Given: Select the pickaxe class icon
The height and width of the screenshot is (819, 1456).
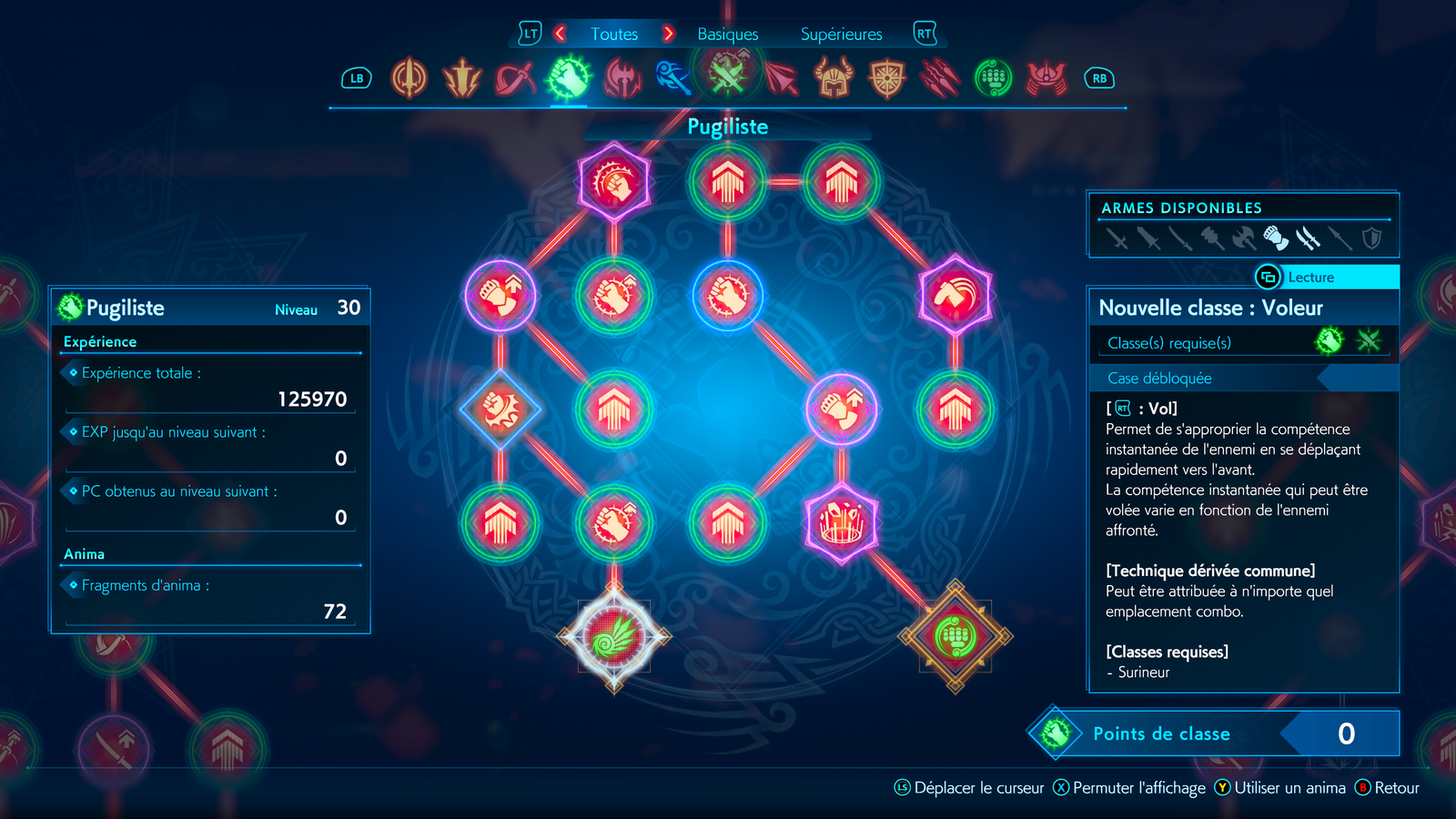Looking at the screenshot, I should [x=515, y=78].
